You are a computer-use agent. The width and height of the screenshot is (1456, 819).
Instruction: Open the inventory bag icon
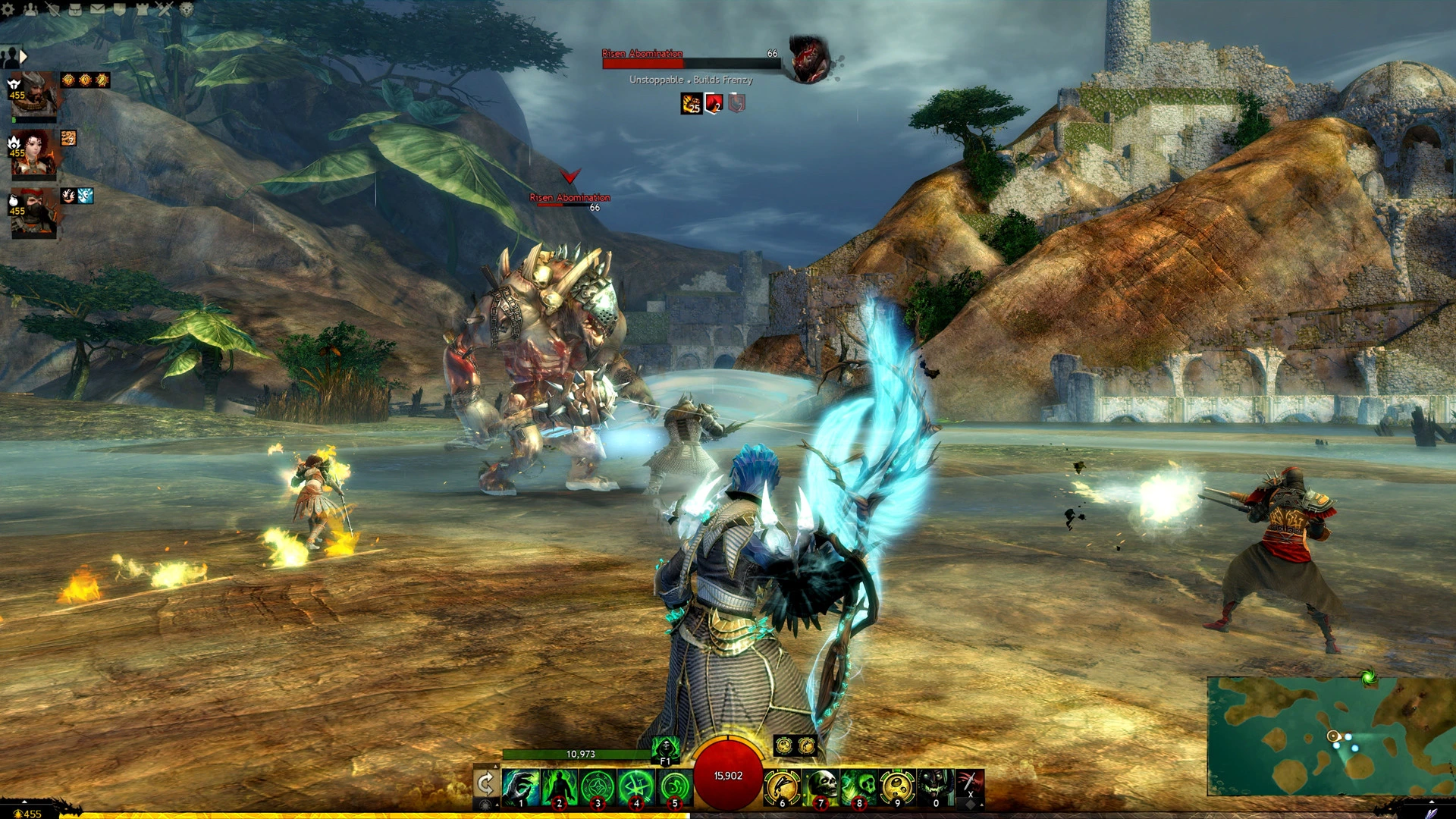click(74, 8)
